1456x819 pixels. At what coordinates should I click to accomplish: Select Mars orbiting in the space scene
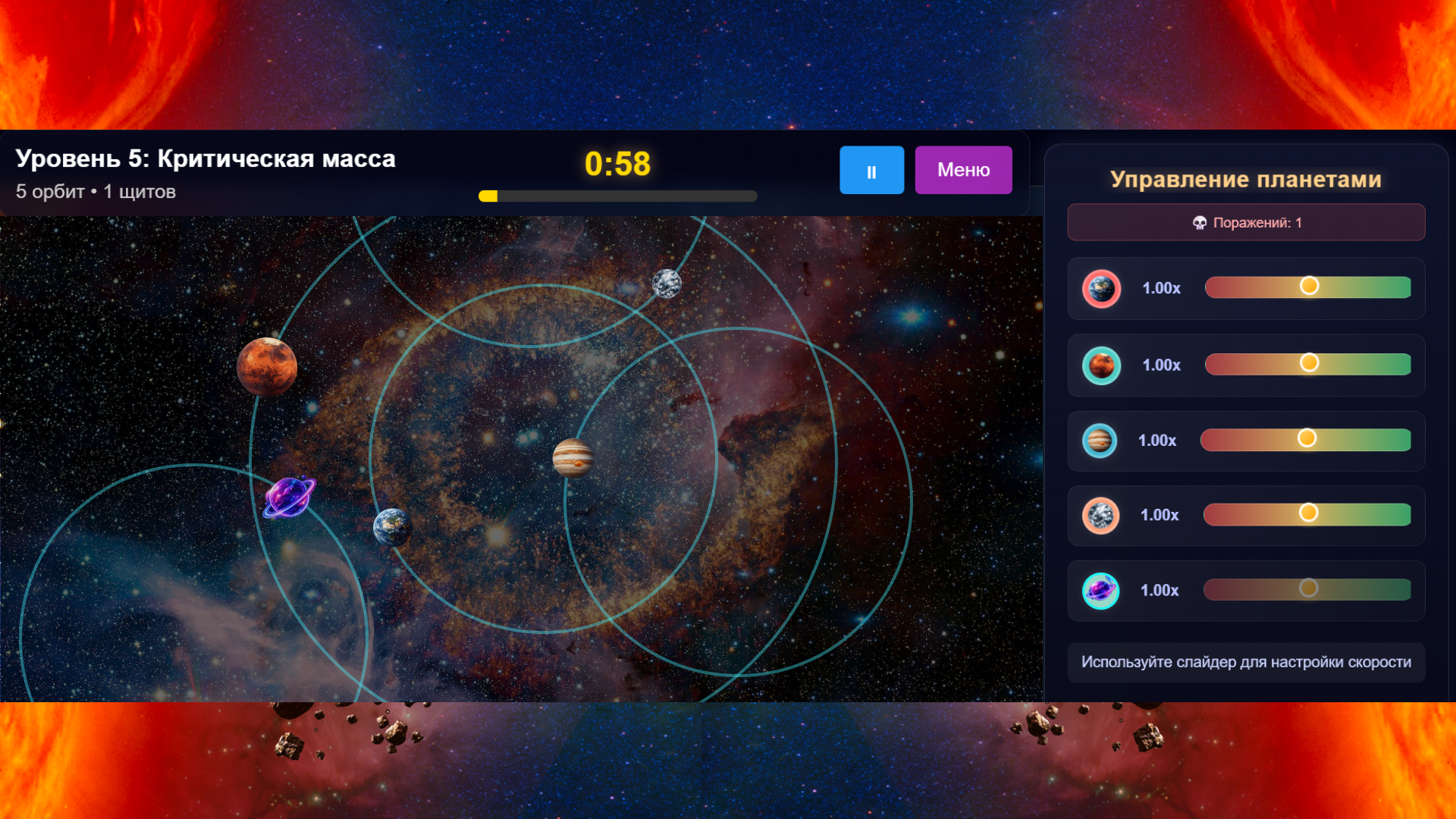267,367
